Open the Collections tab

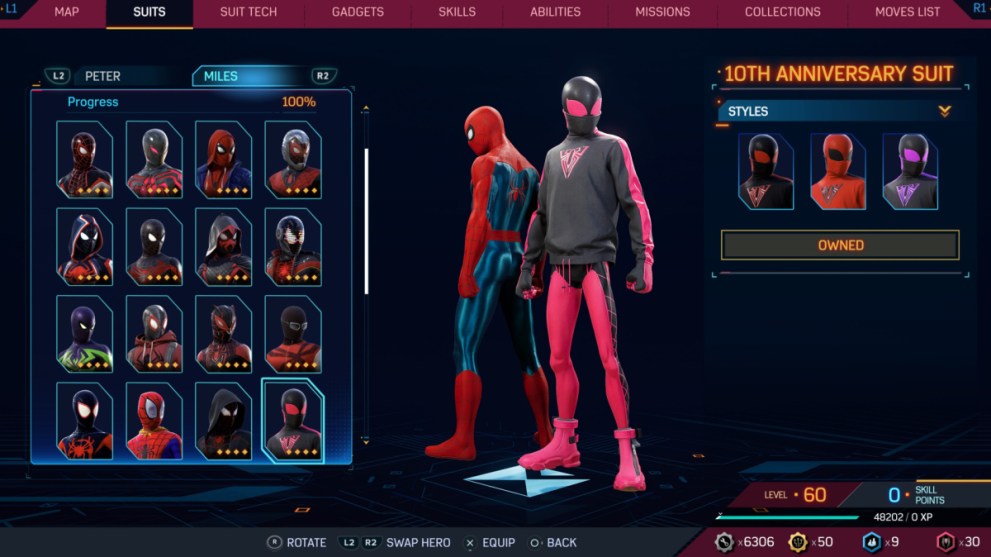coord(782,12)
